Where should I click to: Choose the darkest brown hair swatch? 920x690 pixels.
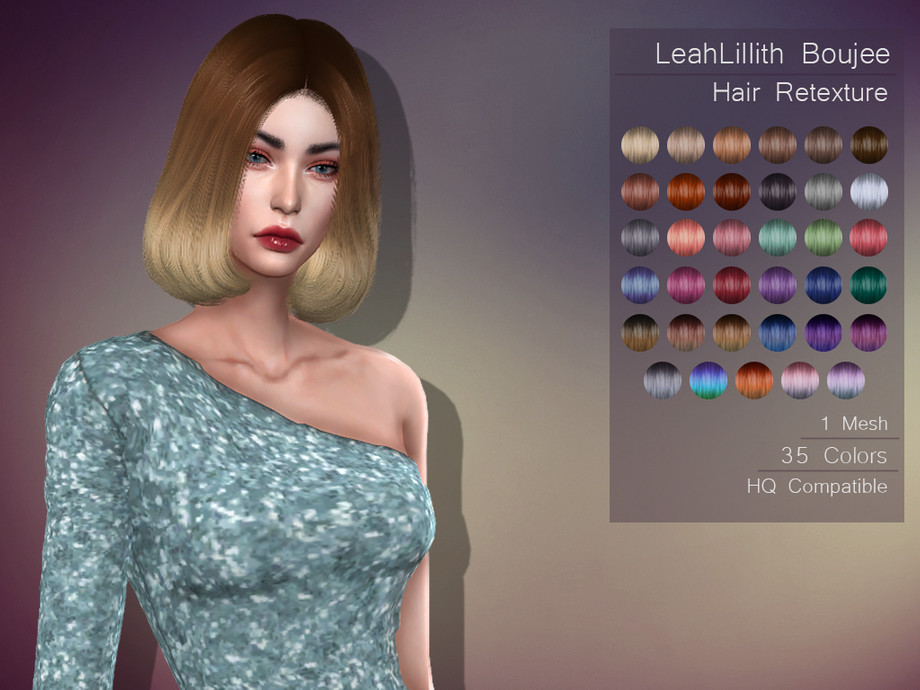click(x=869, y=145)
